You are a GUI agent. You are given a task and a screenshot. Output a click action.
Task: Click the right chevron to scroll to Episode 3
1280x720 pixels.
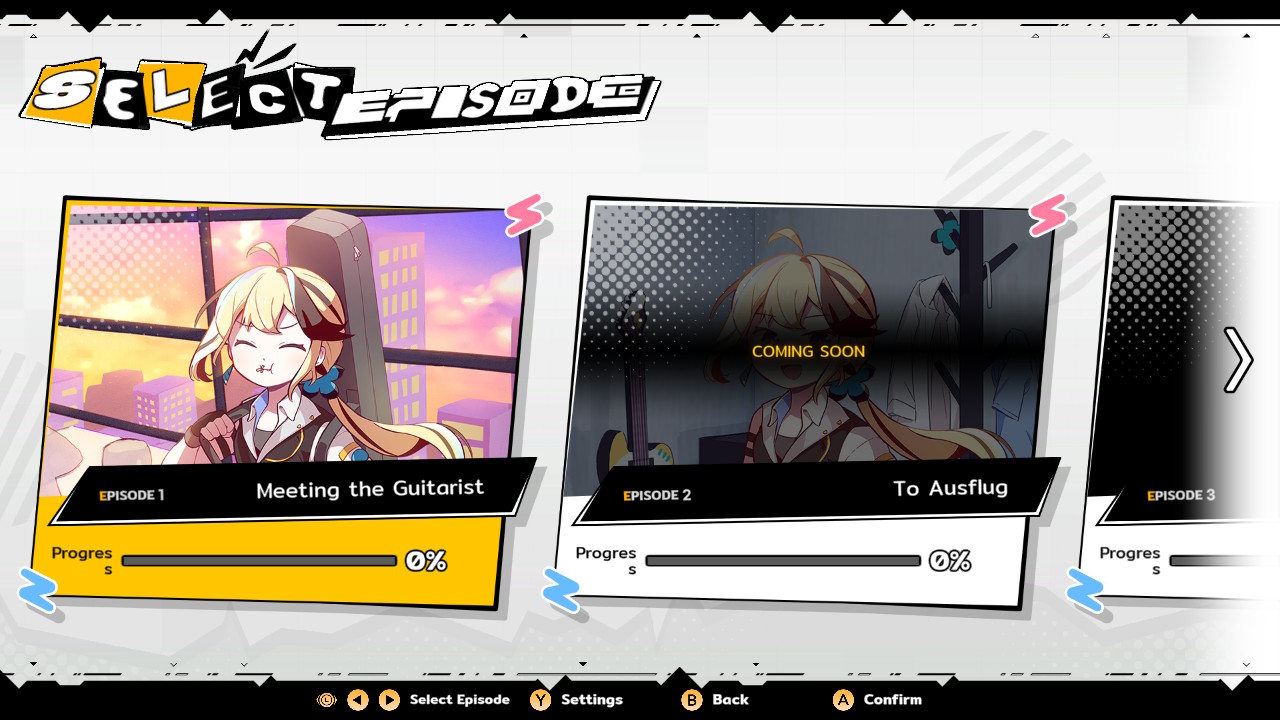(x=1240, y=360)
